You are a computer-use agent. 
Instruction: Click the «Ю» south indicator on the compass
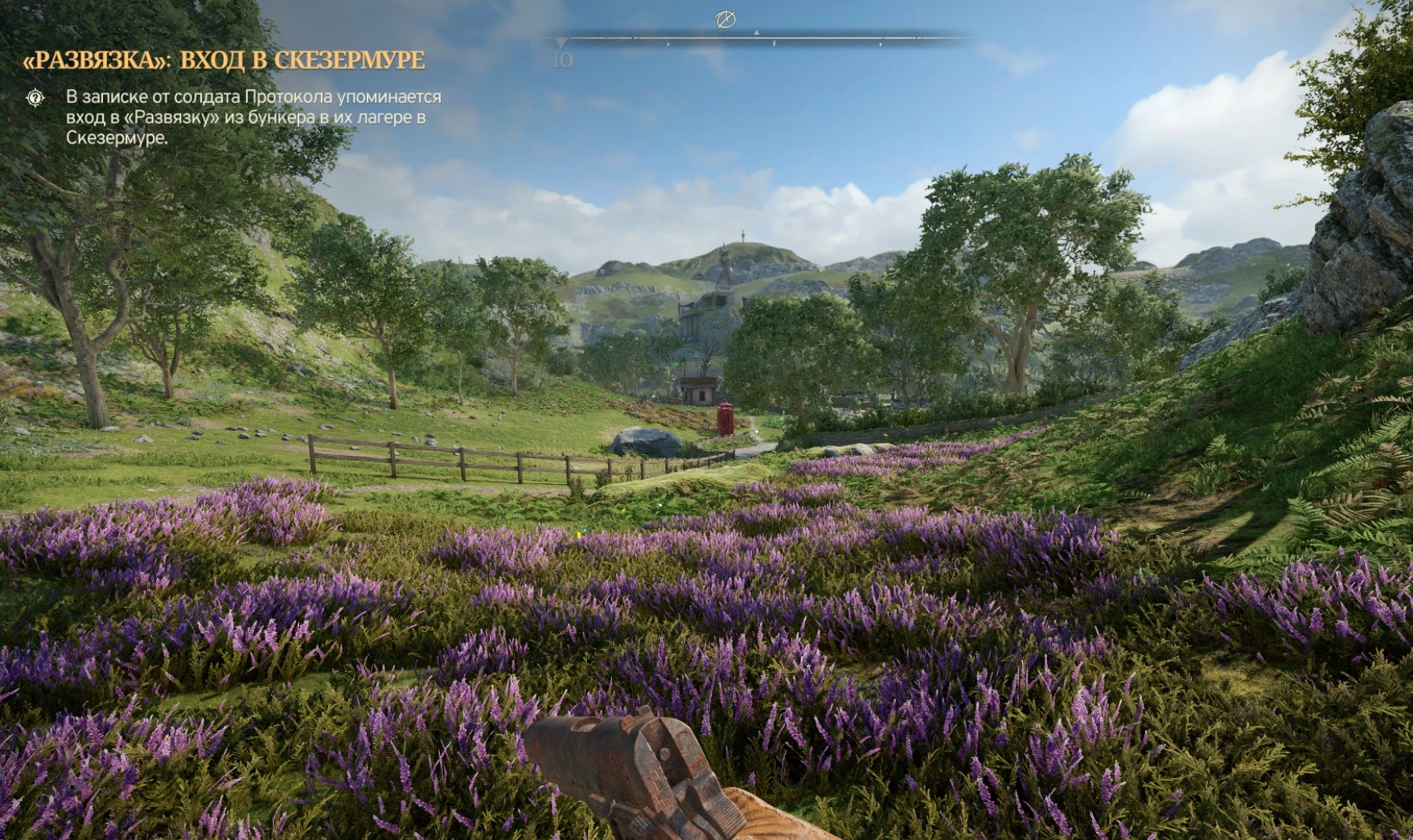pos(563,60)
